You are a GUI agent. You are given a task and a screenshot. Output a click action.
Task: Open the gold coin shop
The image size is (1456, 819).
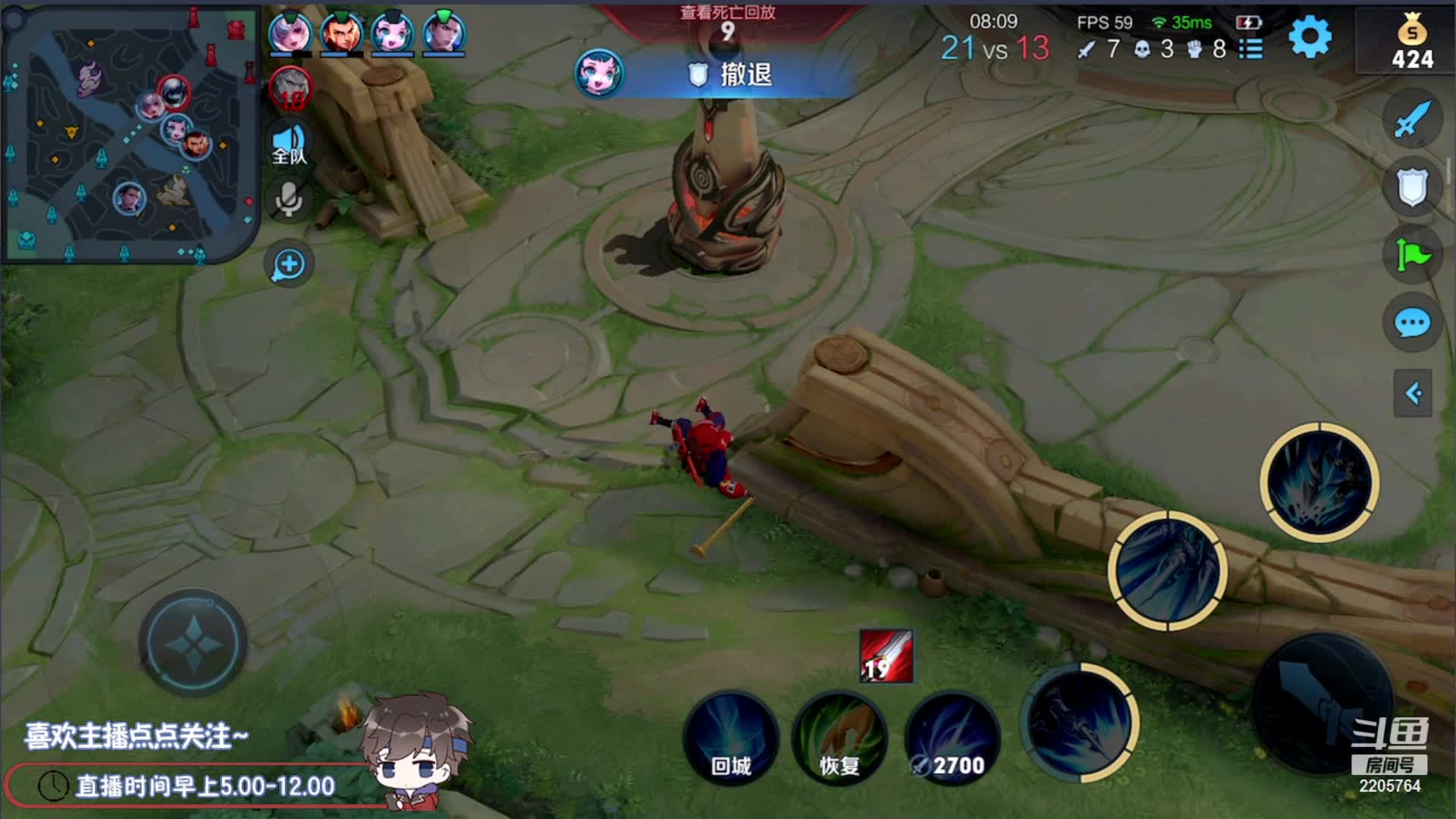tap(1411, 43)
